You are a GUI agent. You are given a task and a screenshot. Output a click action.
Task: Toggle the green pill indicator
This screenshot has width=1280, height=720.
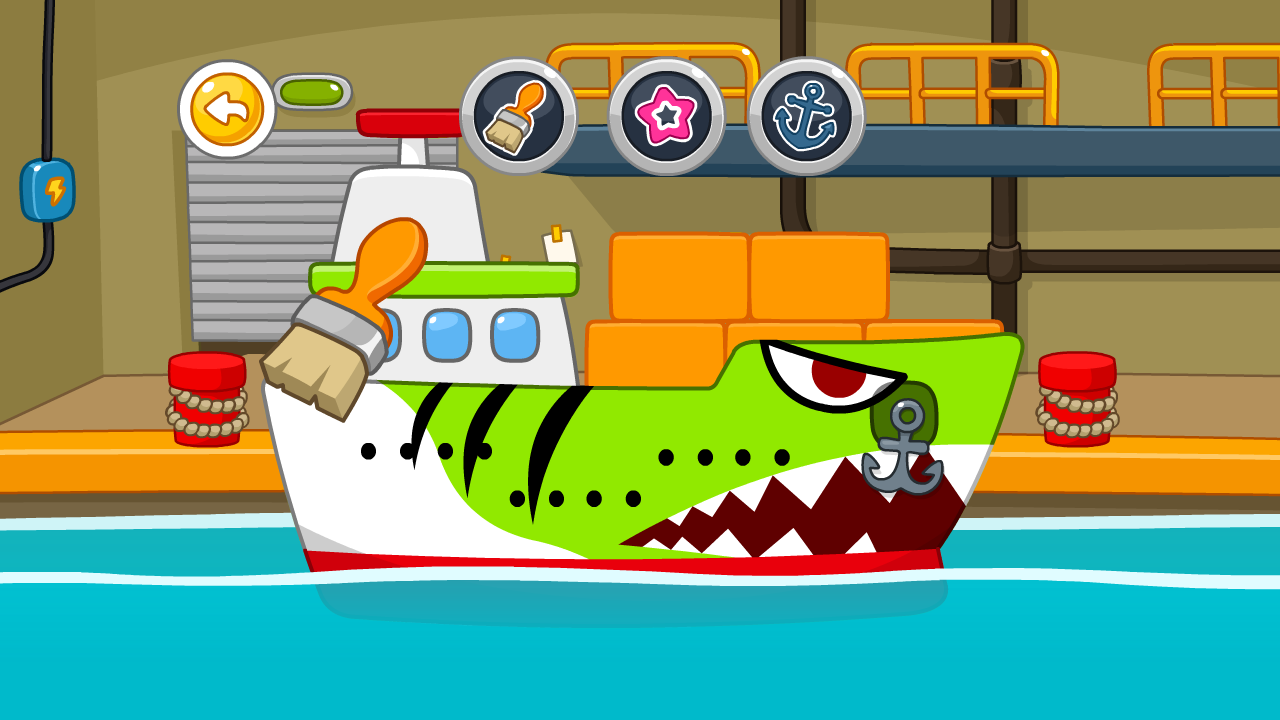(311, 91)
